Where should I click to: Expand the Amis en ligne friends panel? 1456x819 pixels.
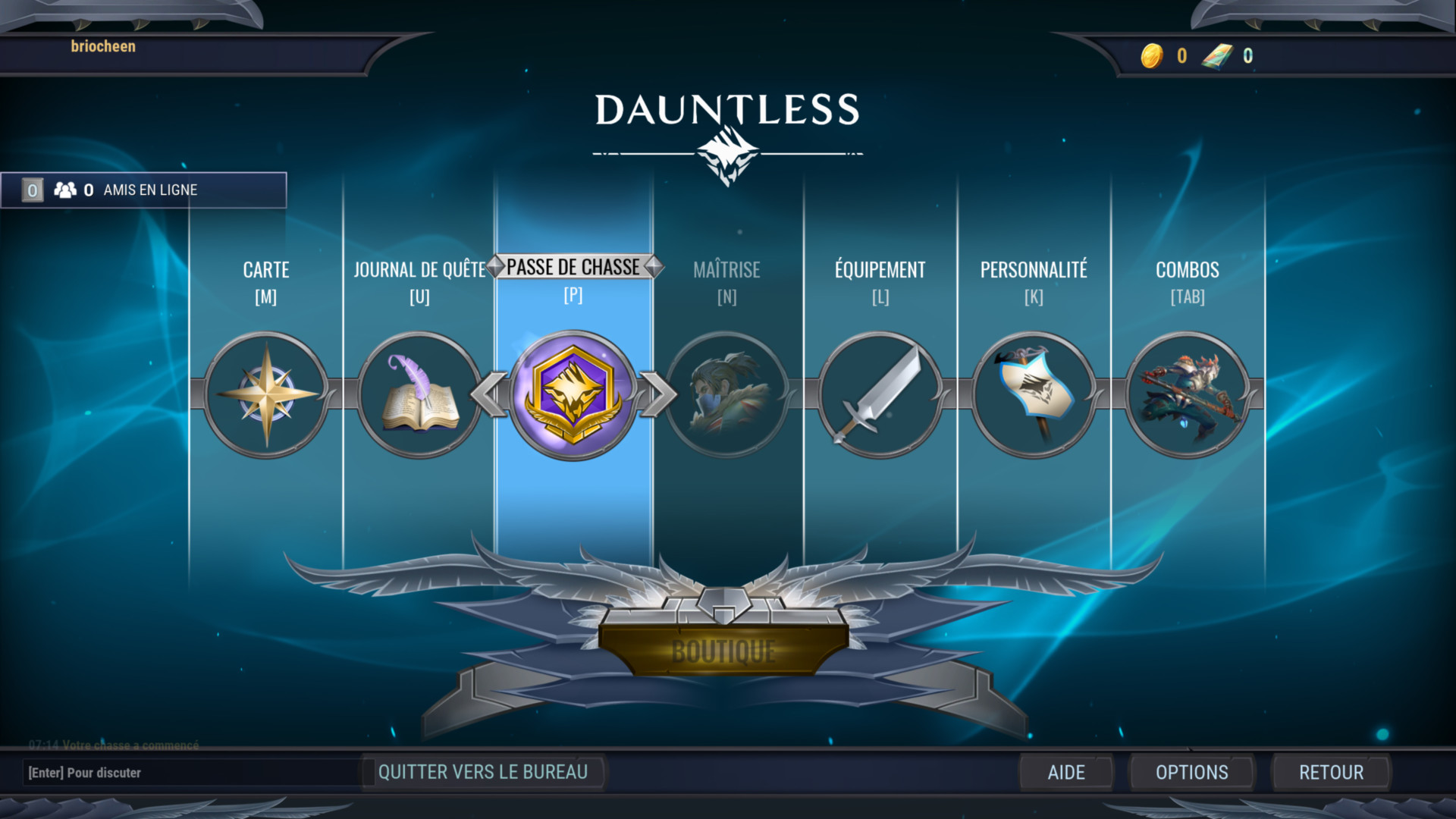point(144,190)
